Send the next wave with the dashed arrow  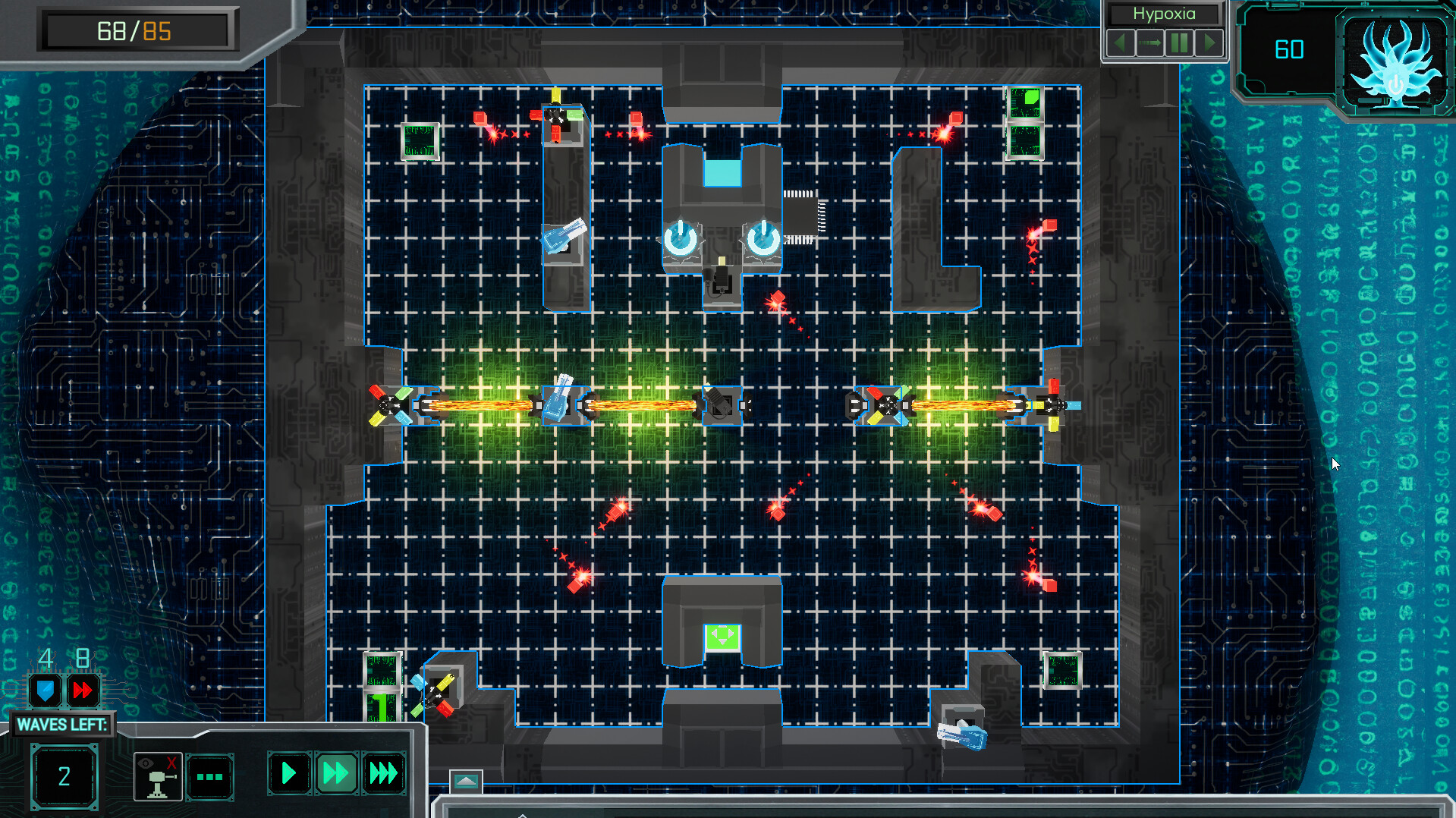(x=1150, y=42)
